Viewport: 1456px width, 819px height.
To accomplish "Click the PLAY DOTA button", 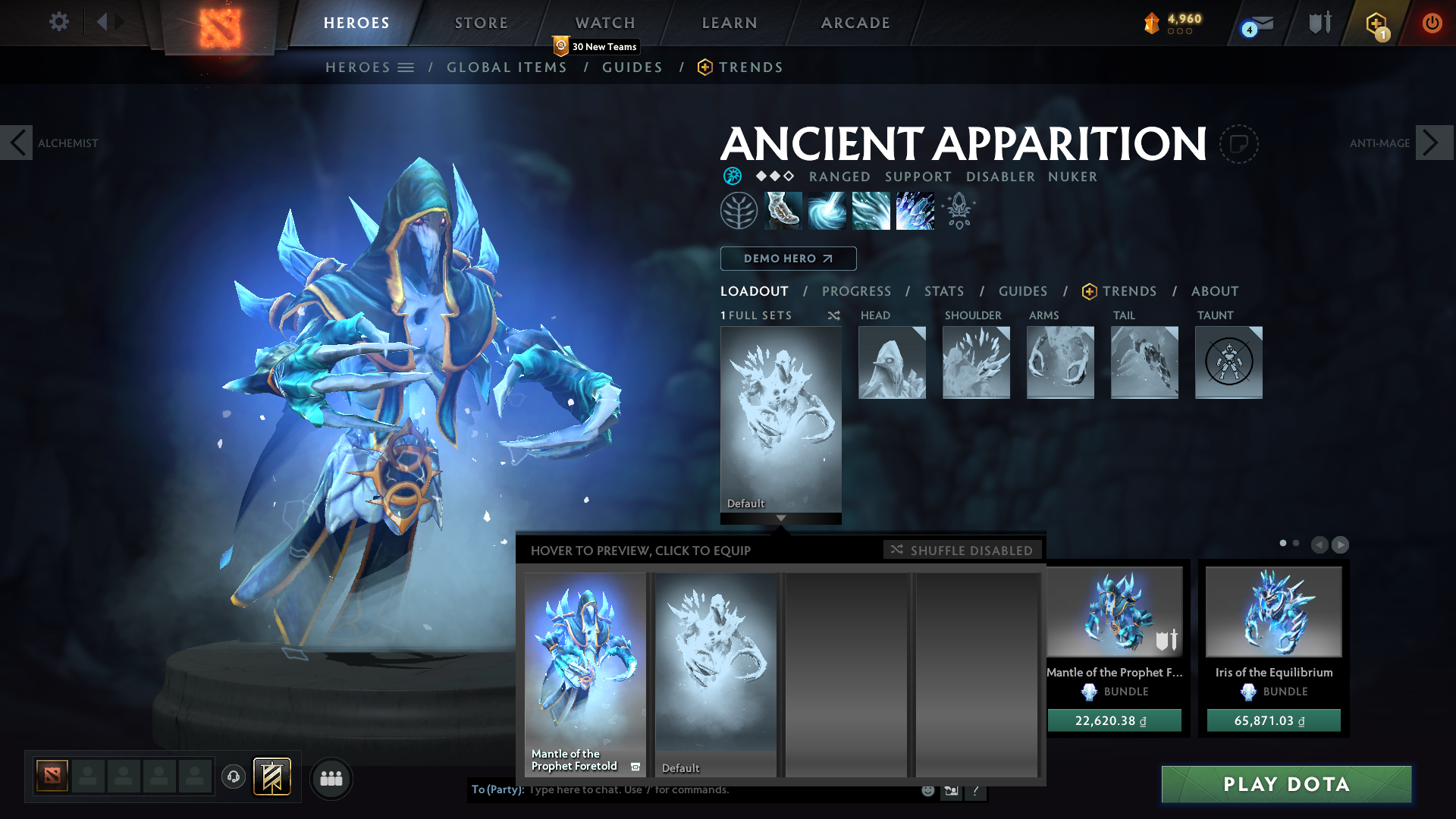I will 1287,784.
